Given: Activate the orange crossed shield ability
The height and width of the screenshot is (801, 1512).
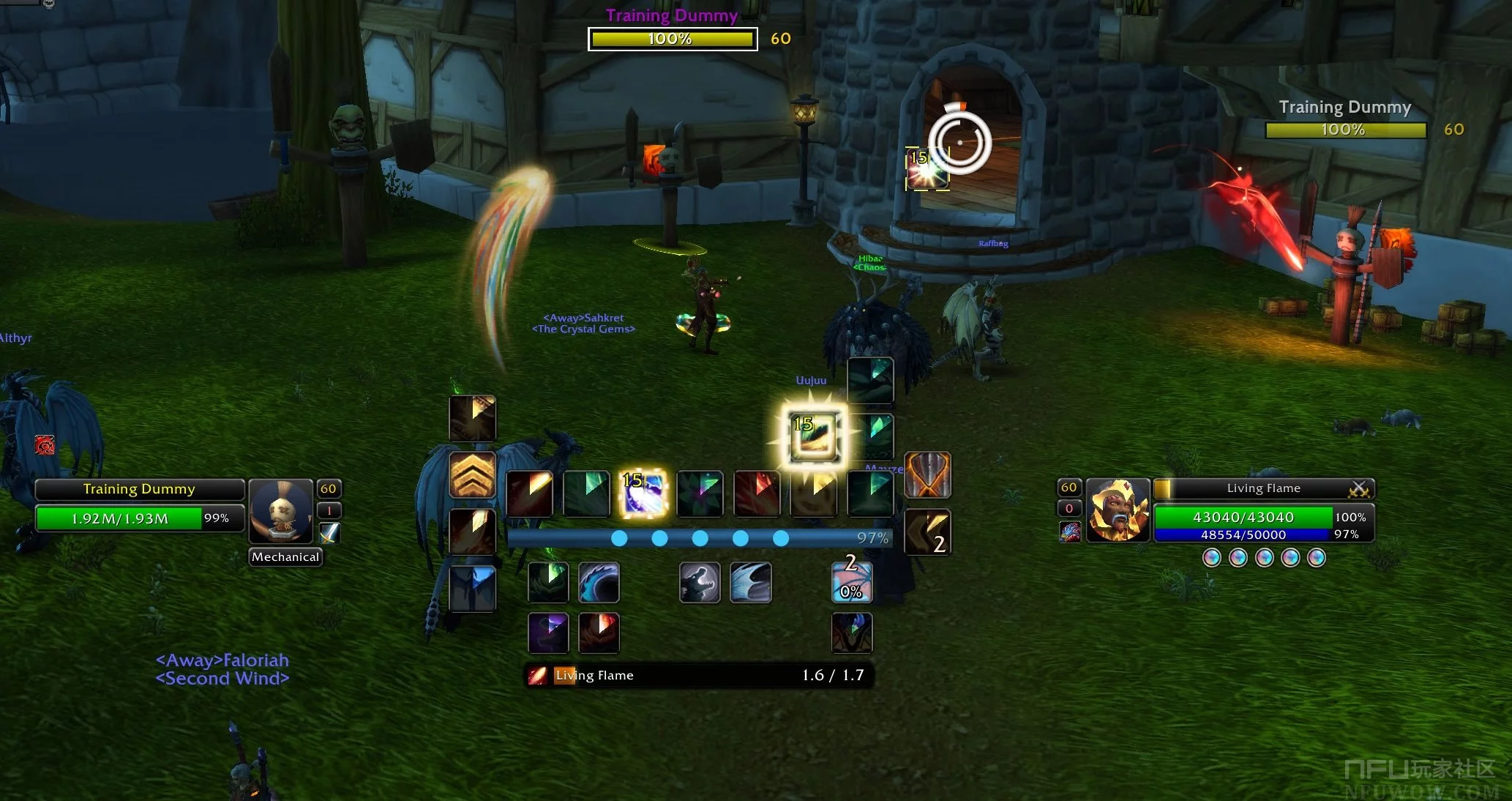Looking at the screenshot, I should click(928, 475).
